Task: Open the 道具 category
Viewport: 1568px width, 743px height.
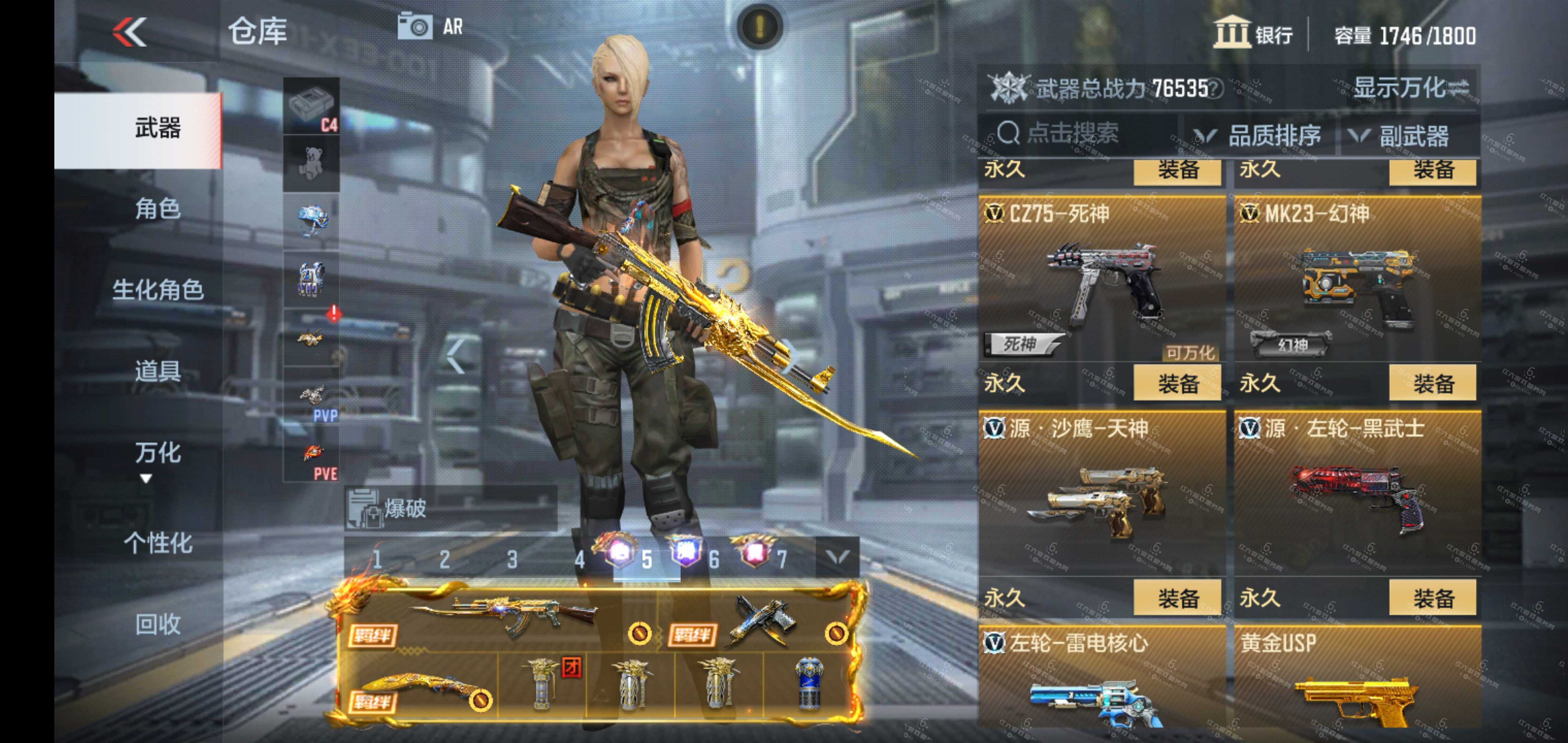Action: pyautogui.click(x=157, y=370)
